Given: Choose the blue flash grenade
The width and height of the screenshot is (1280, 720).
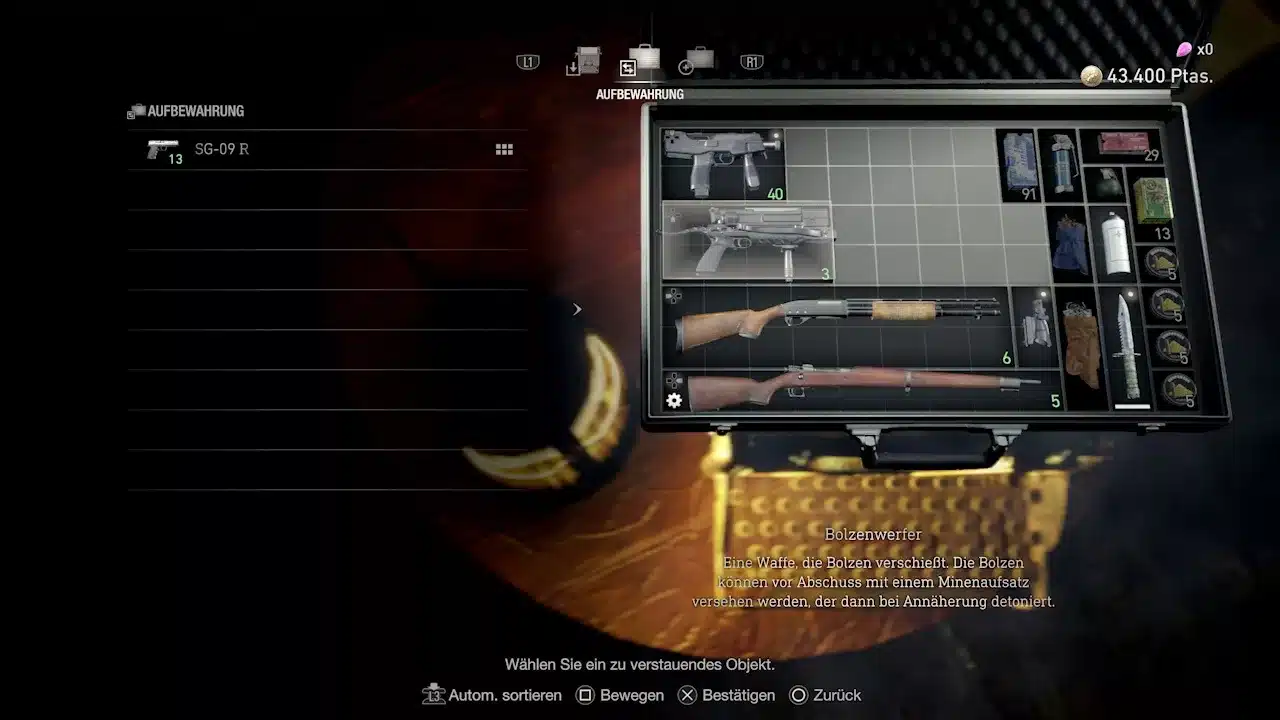Looking at the screenshot, I should coord(1061,164).
